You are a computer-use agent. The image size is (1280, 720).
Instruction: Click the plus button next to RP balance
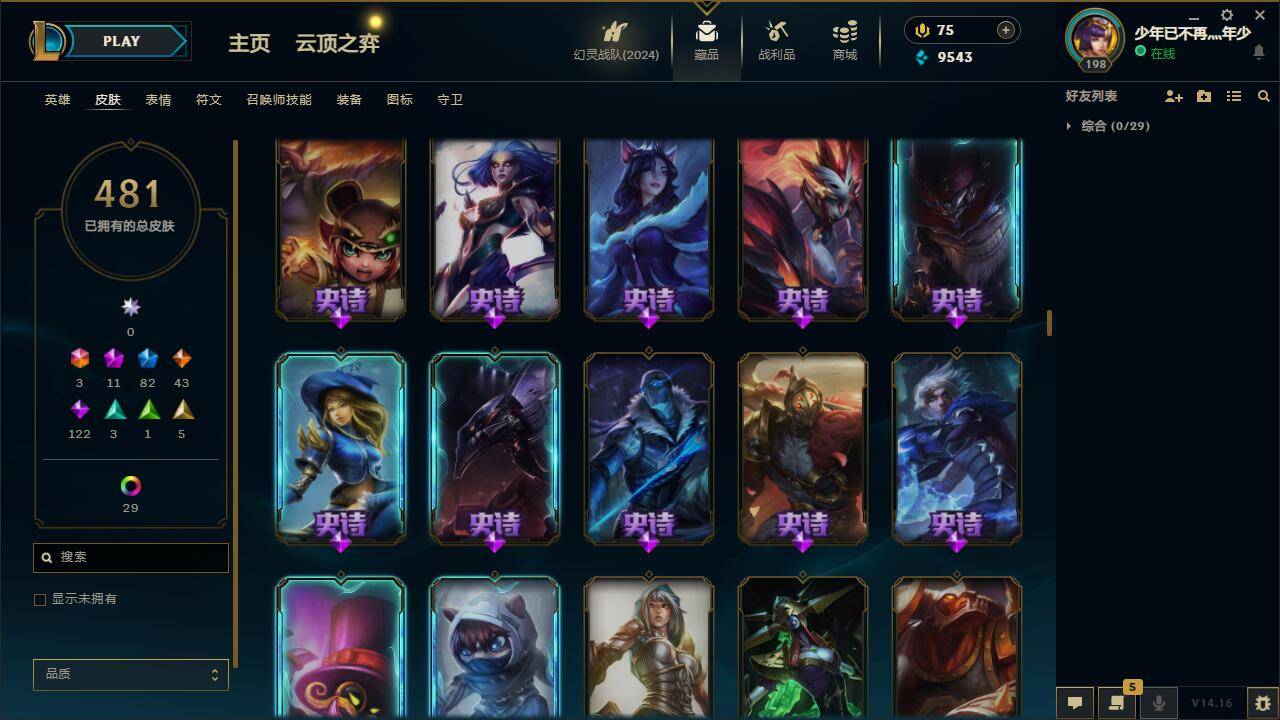coord(1004,30)
